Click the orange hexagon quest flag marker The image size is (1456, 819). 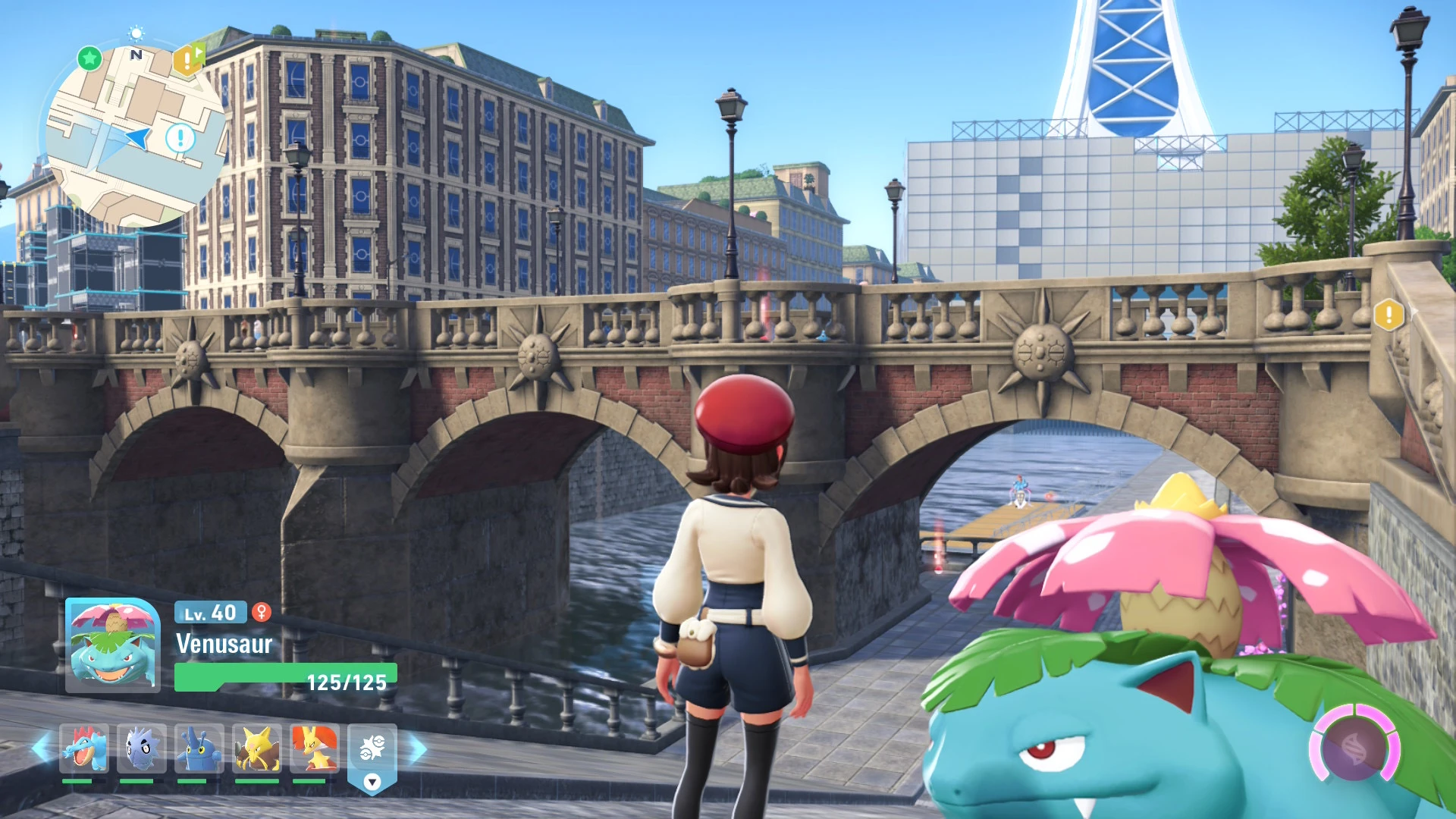pos(188,58)
